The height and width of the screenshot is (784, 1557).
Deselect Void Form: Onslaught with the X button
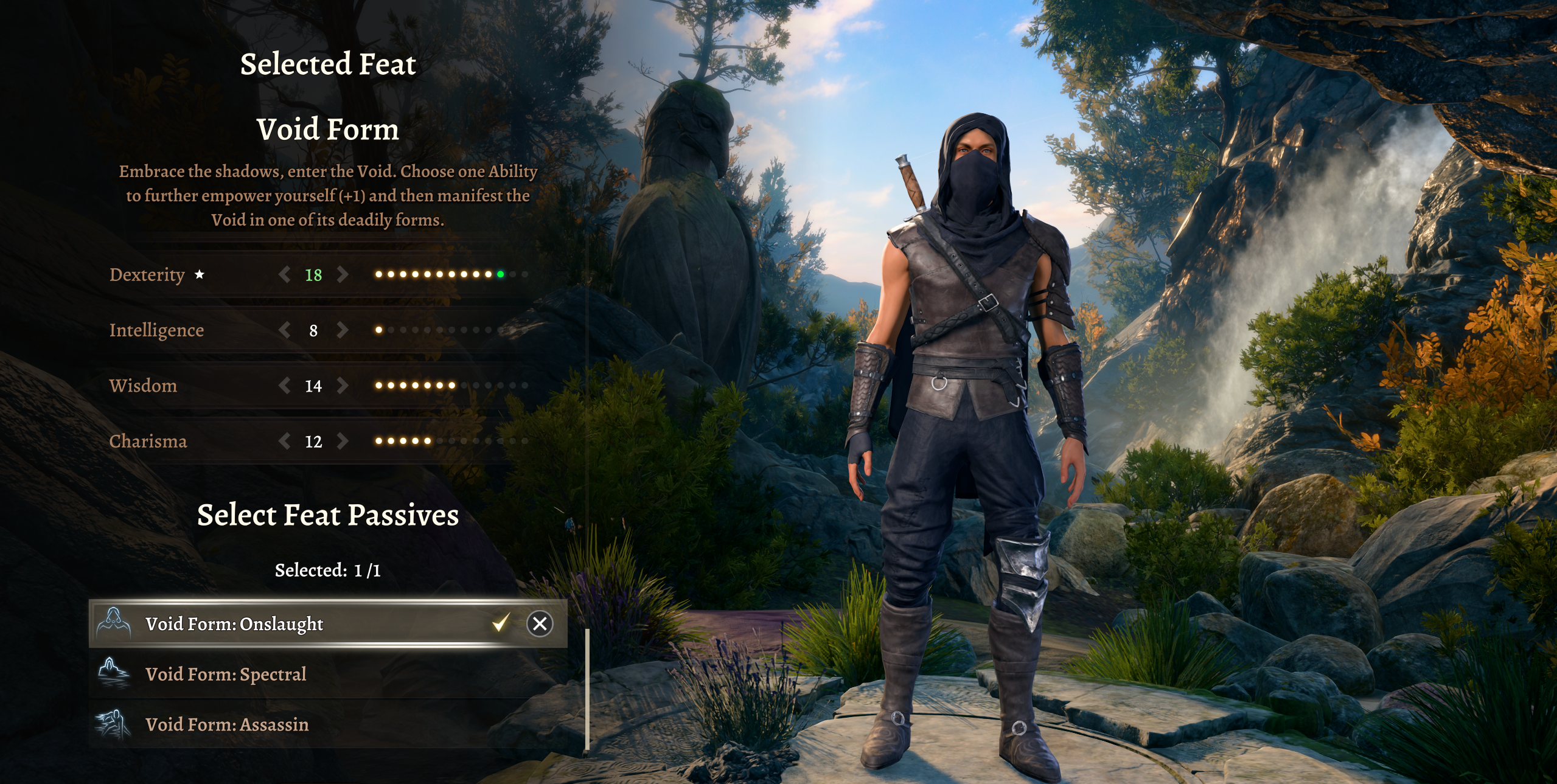point(539,624)
